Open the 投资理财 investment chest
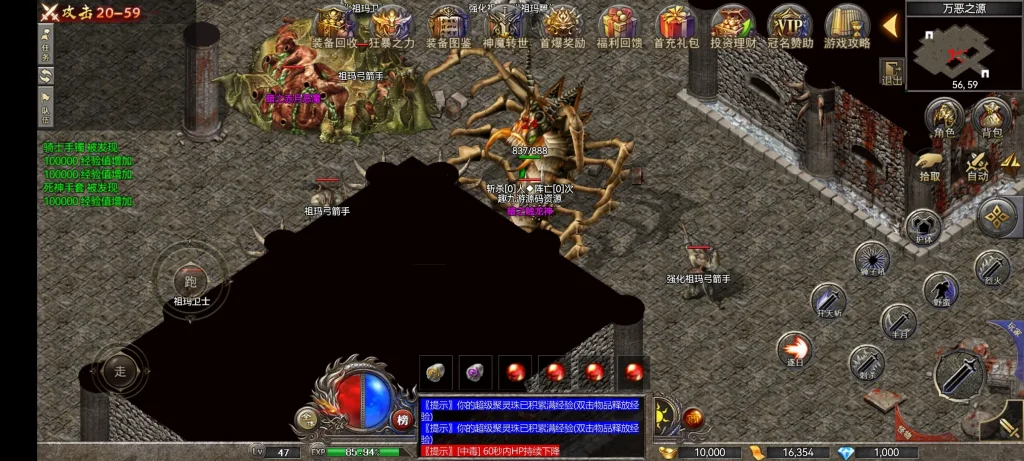This screenshot has height=461, width=1024. pyautogui.click(x=733, y=25)
